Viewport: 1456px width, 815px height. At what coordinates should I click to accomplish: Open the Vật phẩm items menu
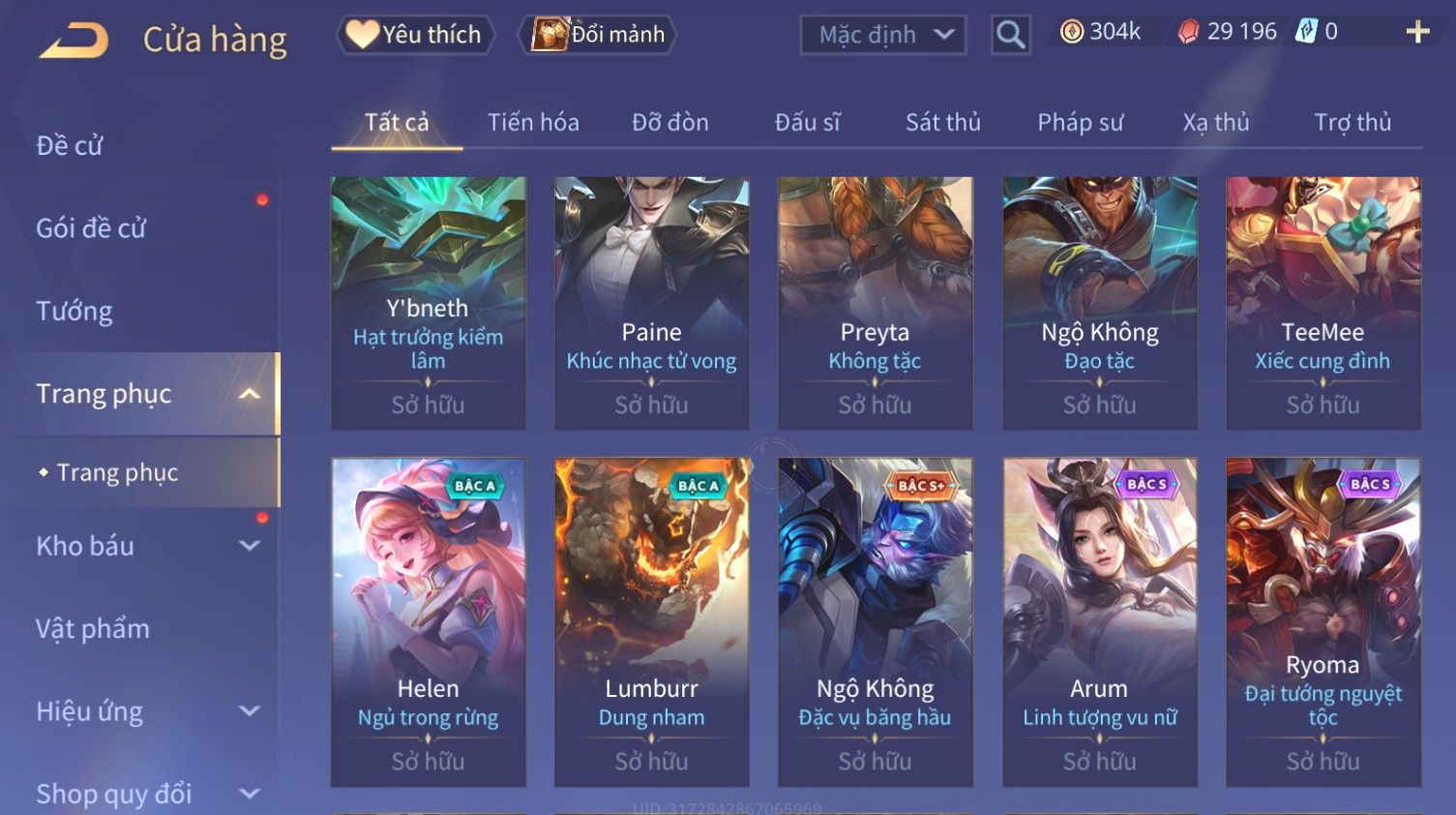point(93,628)
